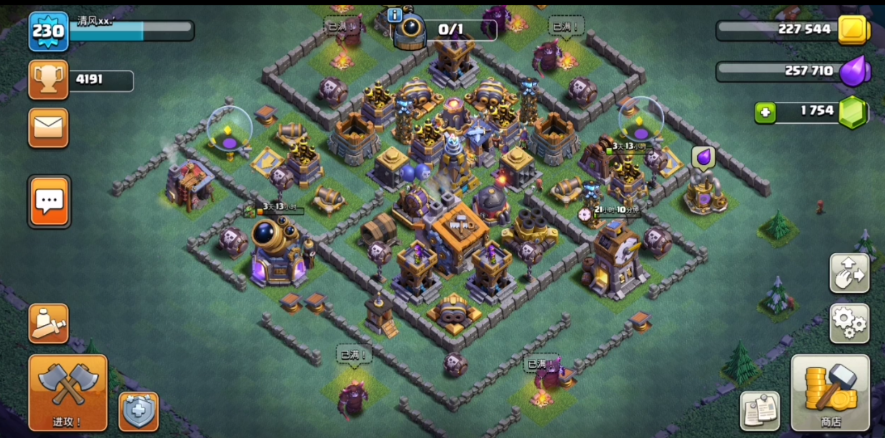Screen dimensions: 885x438
Task: Add gems with the green plus button
Action: click(x=766, y=111)
